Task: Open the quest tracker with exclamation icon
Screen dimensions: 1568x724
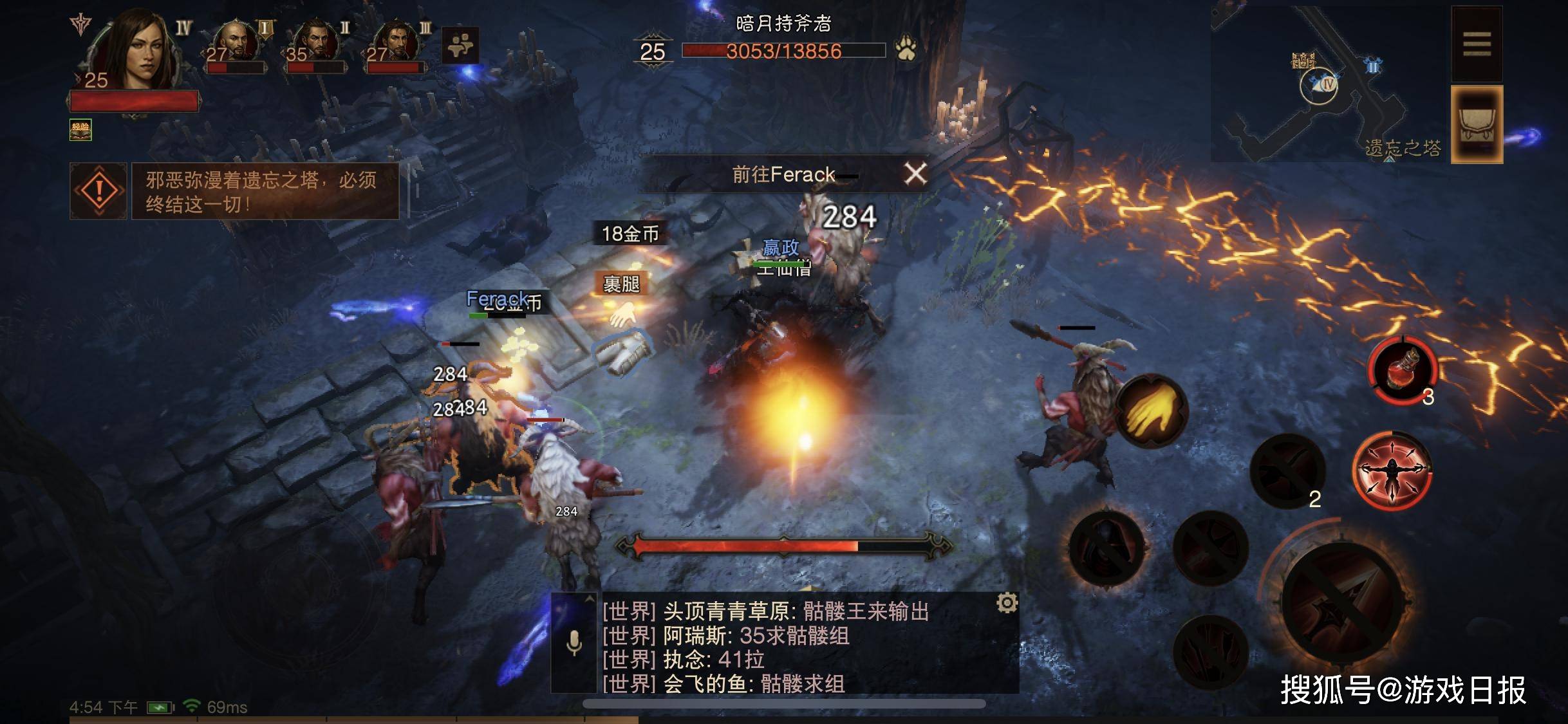Action: tap(98, 190)
